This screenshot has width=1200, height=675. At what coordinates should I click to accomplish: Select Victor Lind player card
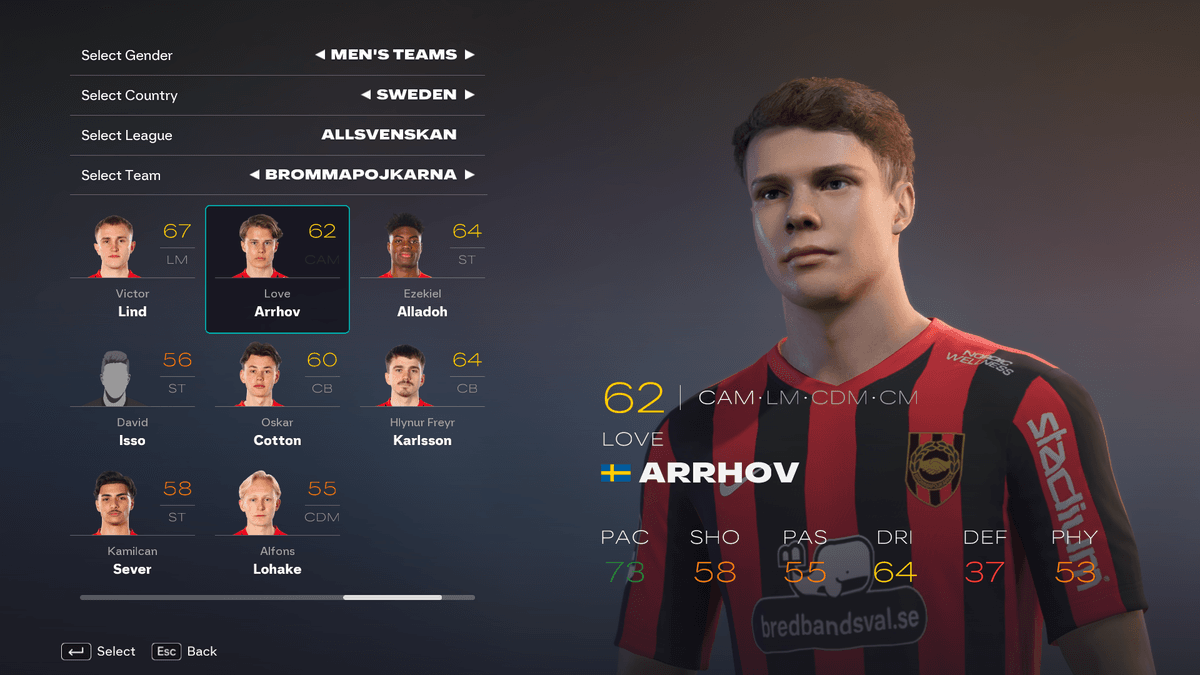(x=132, y=267)
